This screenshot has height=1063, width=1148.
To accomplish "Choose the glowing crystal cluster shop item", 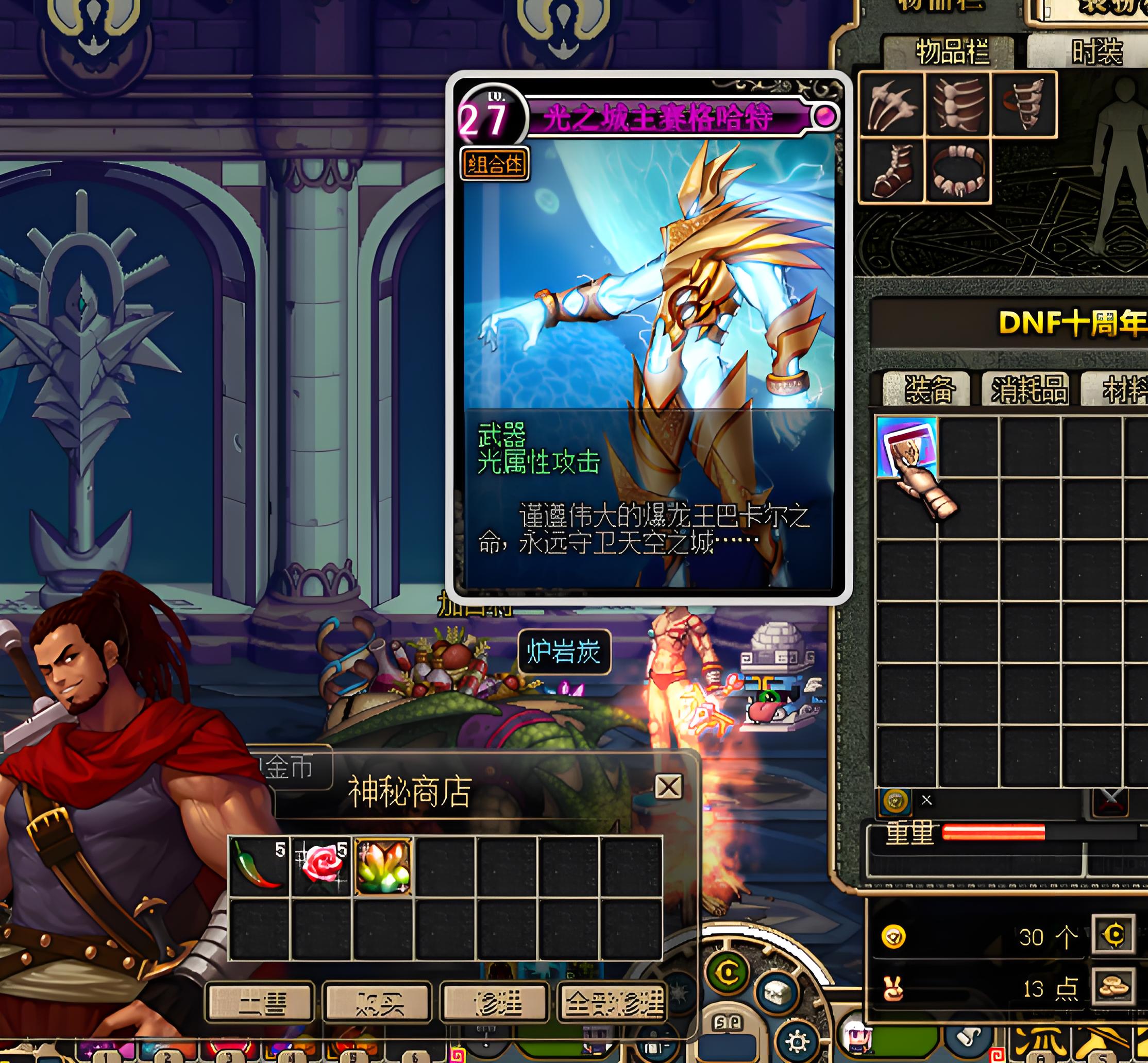I will [x=383, y=866].
